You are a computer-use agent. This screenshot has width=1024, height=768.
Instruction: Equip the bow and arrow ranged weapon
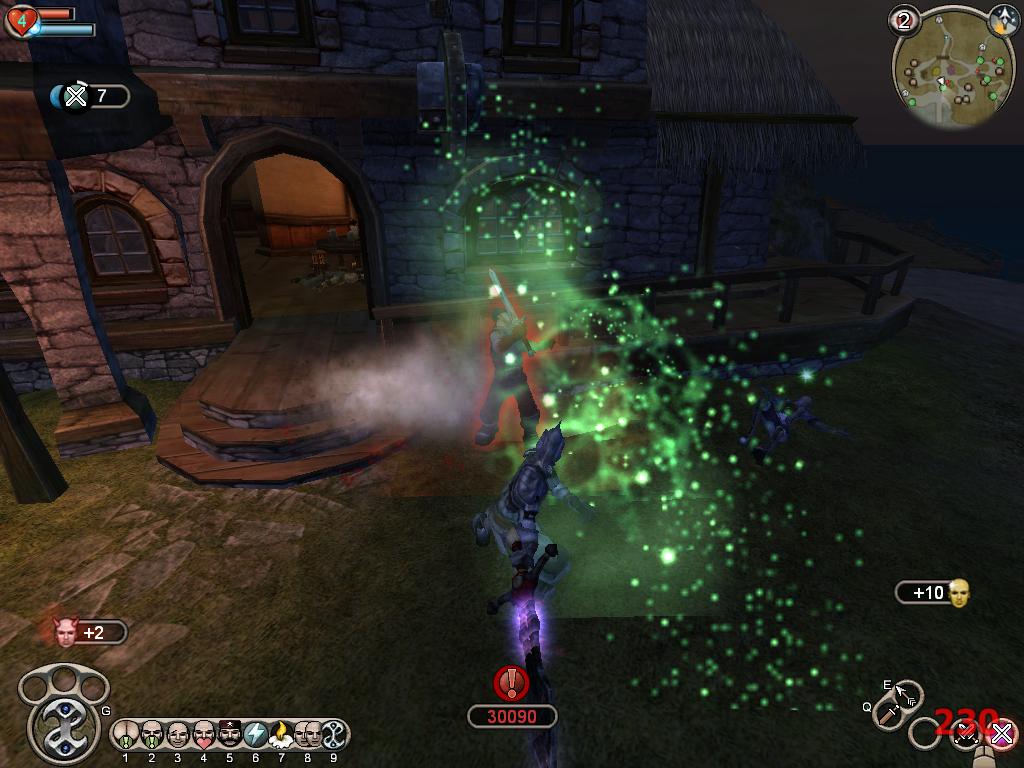[907, 693]
